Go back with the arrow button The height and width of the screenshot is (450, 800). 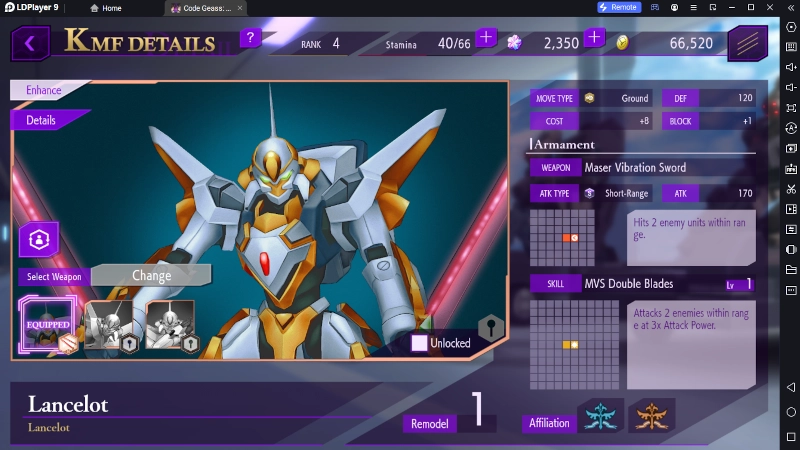tap(31, 43)
